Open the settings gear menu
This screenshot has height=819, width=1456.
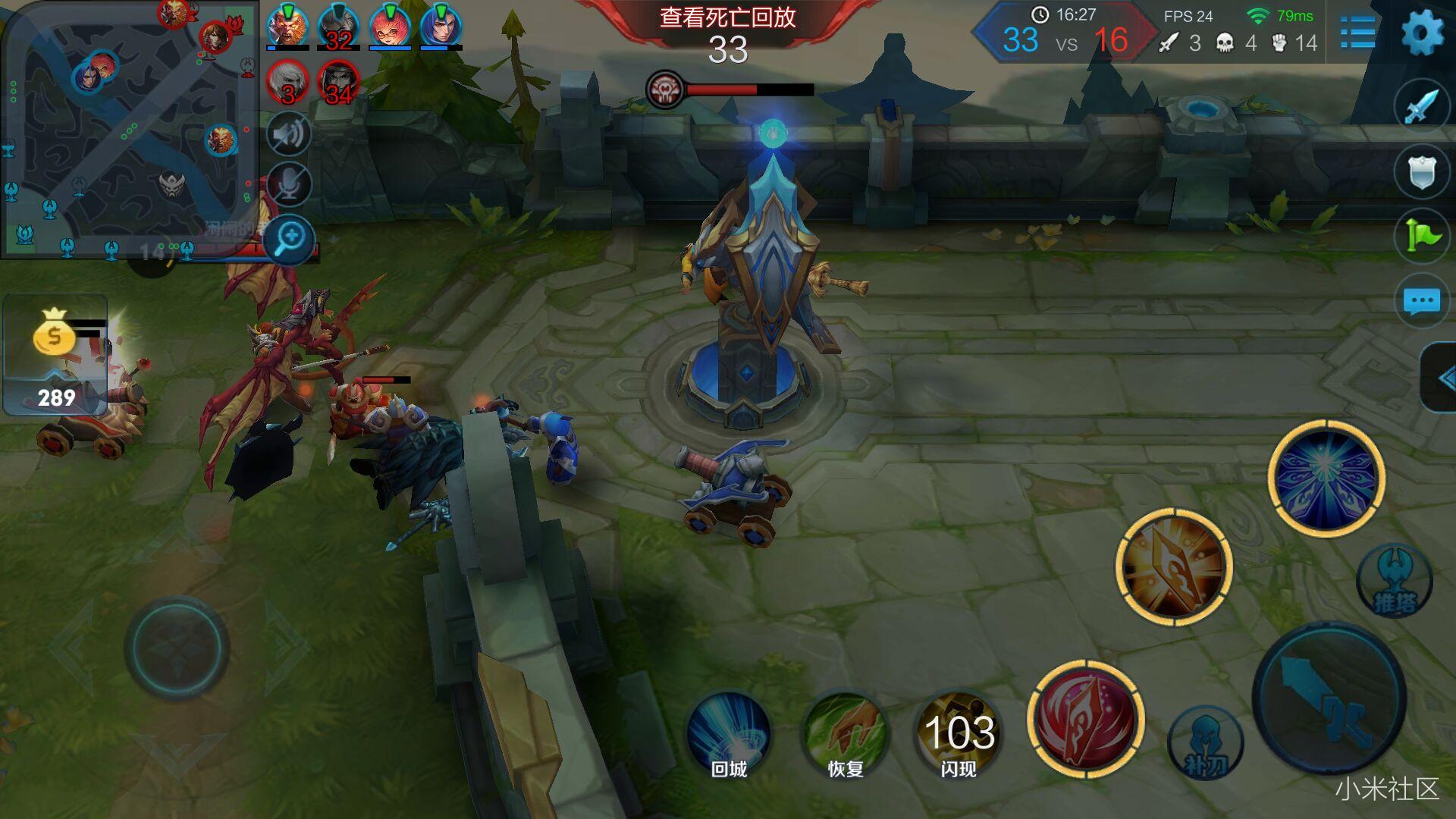[x=1422, y=33]
